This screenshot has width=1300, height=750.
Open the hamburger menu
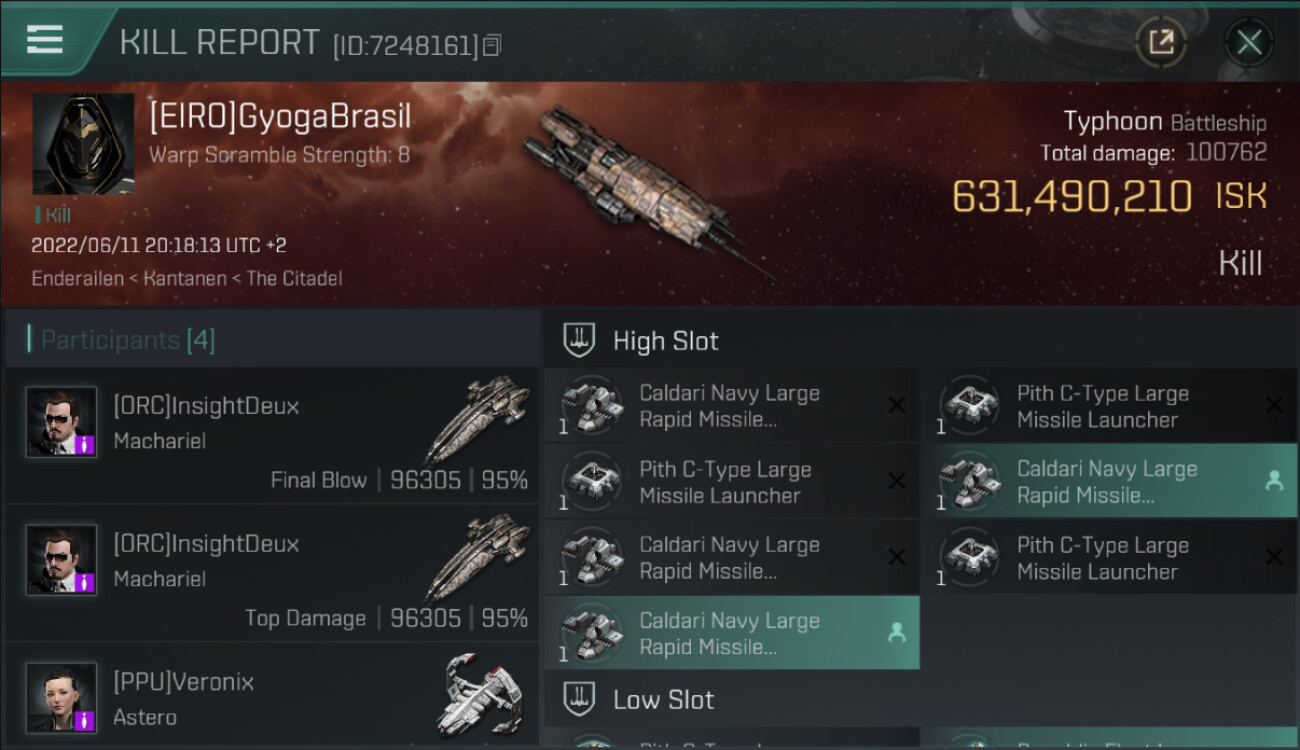45,40
